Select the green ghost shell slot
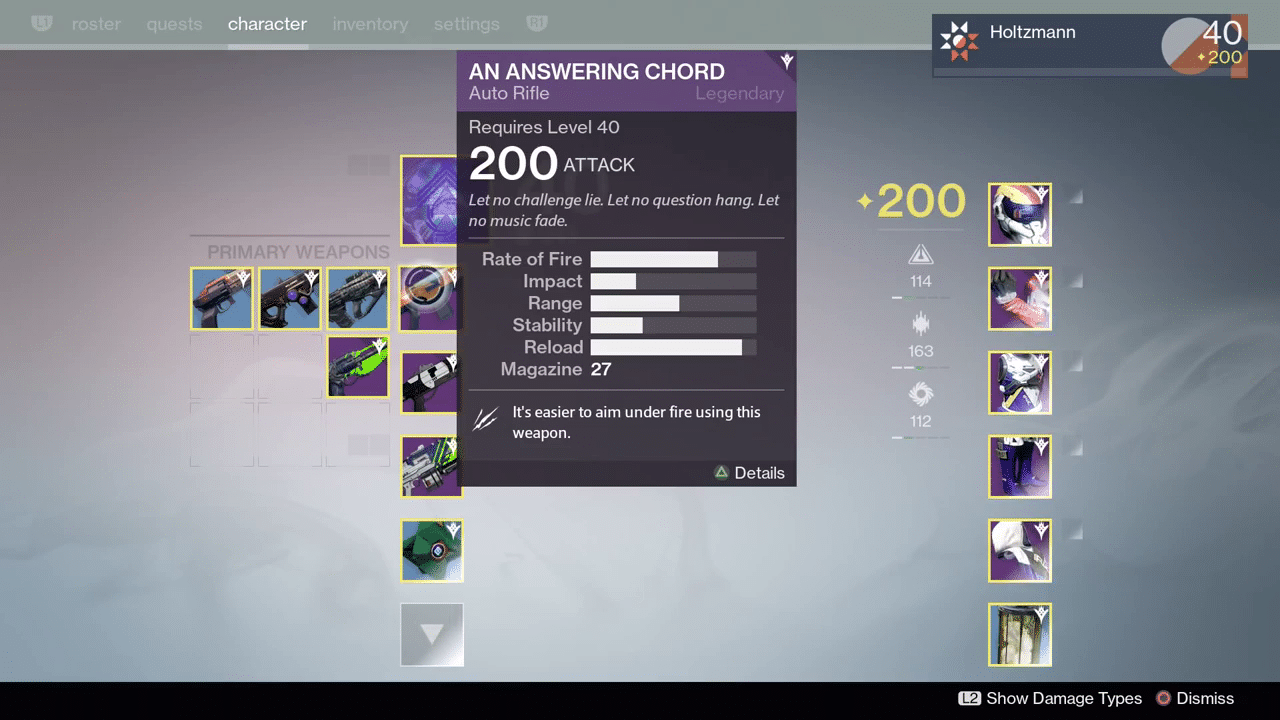Screen dimensions: 1280x720 click(432, 550)
